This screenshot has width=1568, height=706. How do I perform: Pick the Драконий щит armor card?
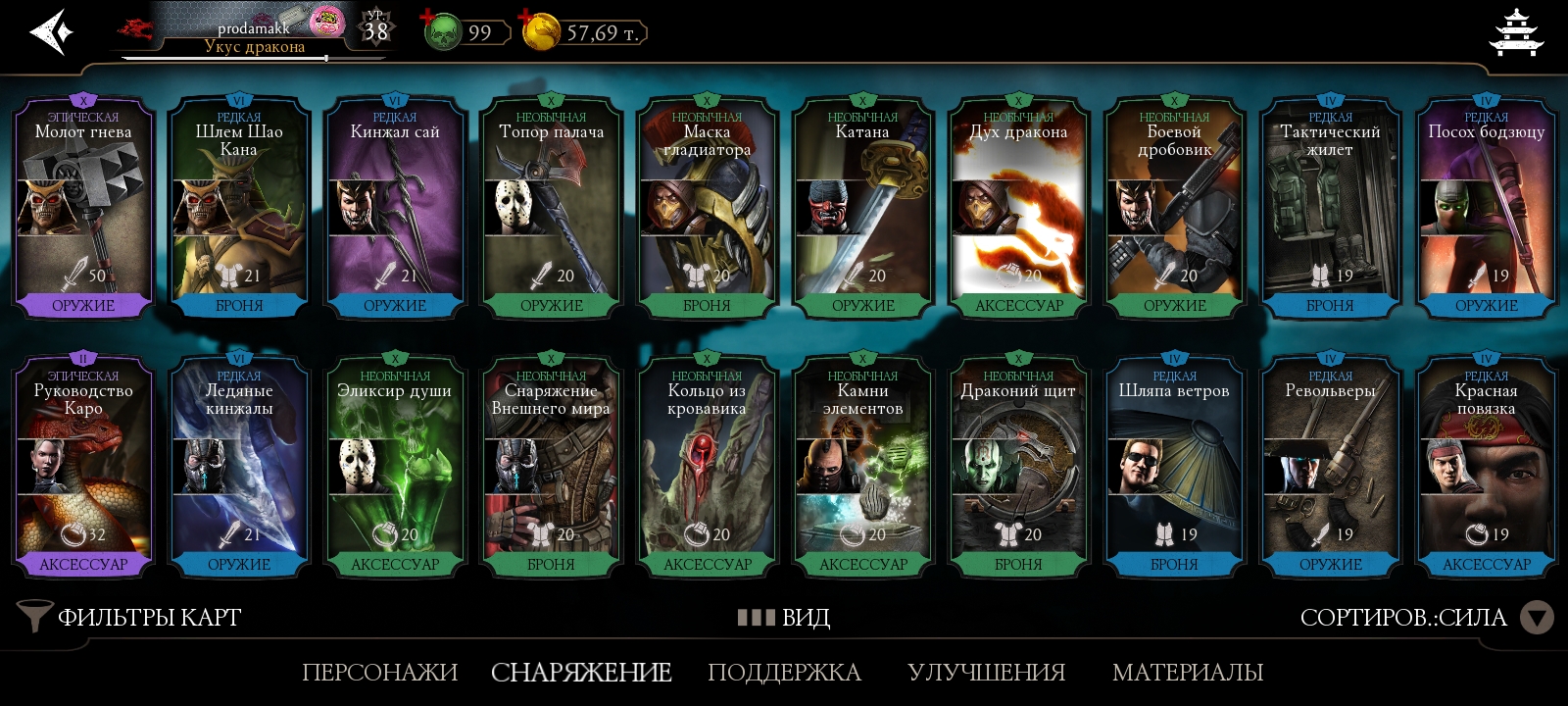[x=1018, y=467]
